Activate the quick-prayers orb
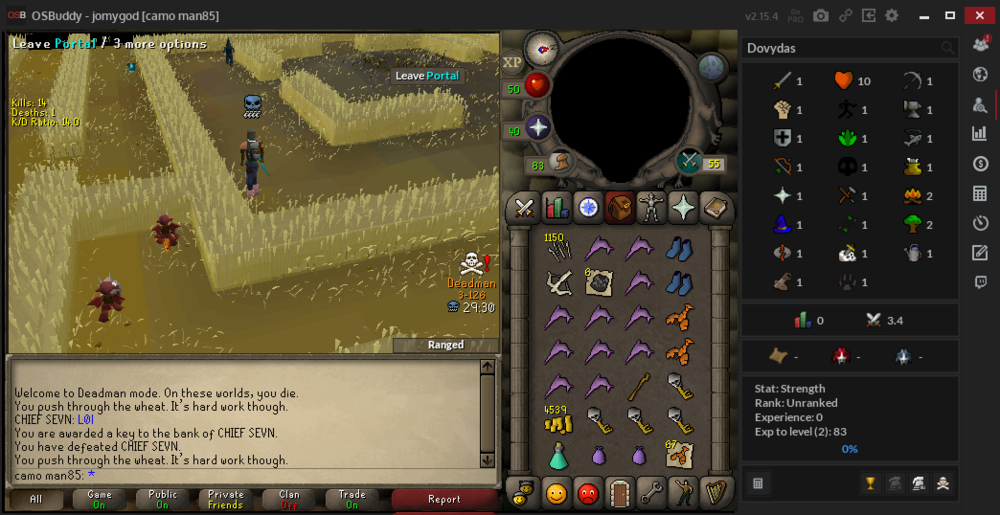 pos(538,129)
